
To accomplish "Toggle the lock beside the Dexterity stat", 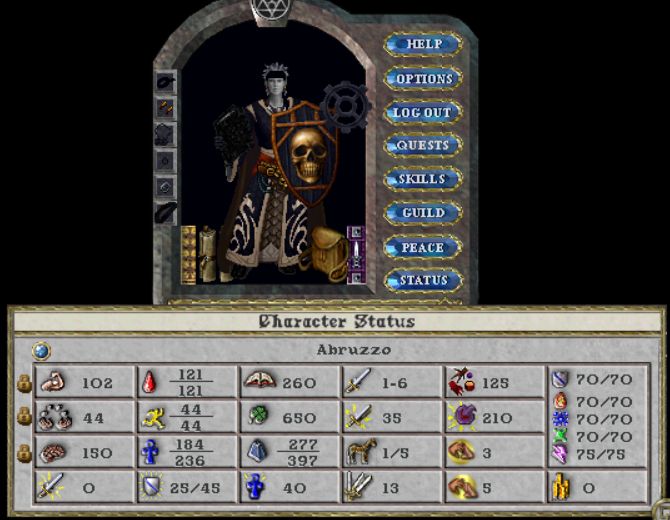I will [23, 418].
